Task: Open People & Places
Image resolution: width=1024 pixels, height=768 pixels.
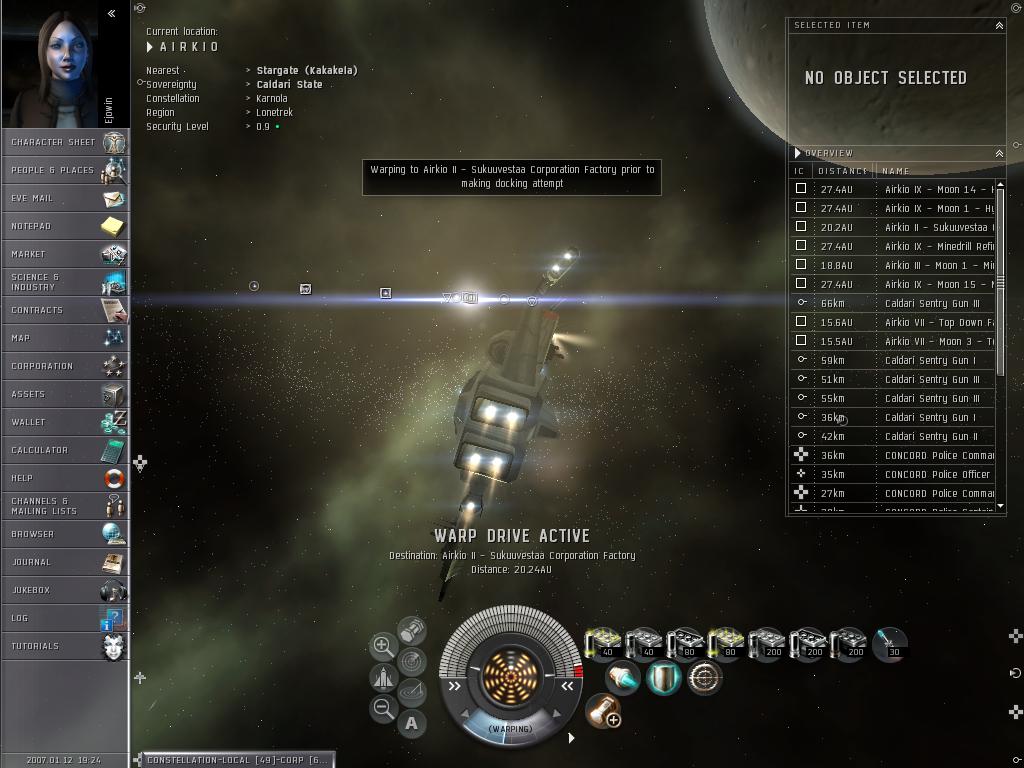Action: click(64, 170)
